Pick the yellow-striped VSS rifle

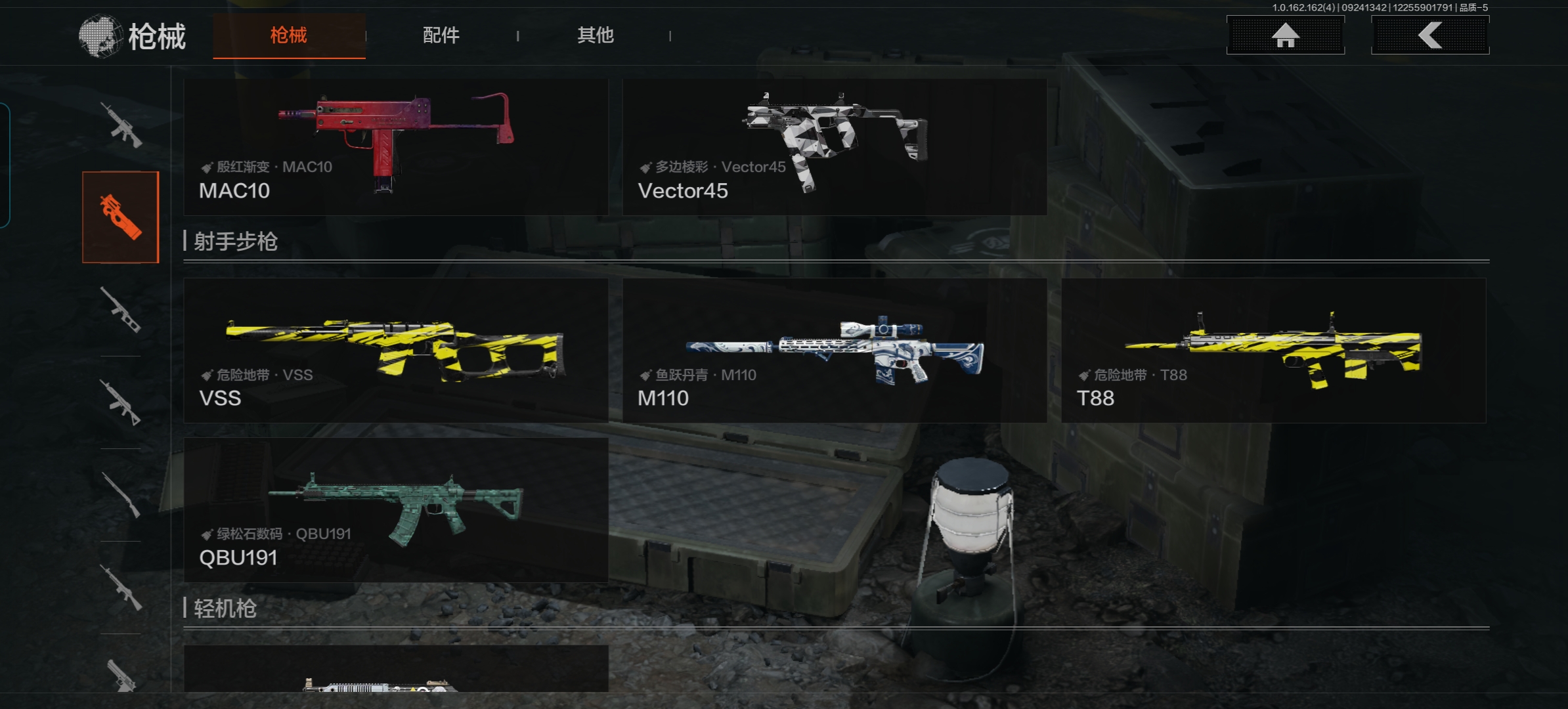tap(396, 350)
